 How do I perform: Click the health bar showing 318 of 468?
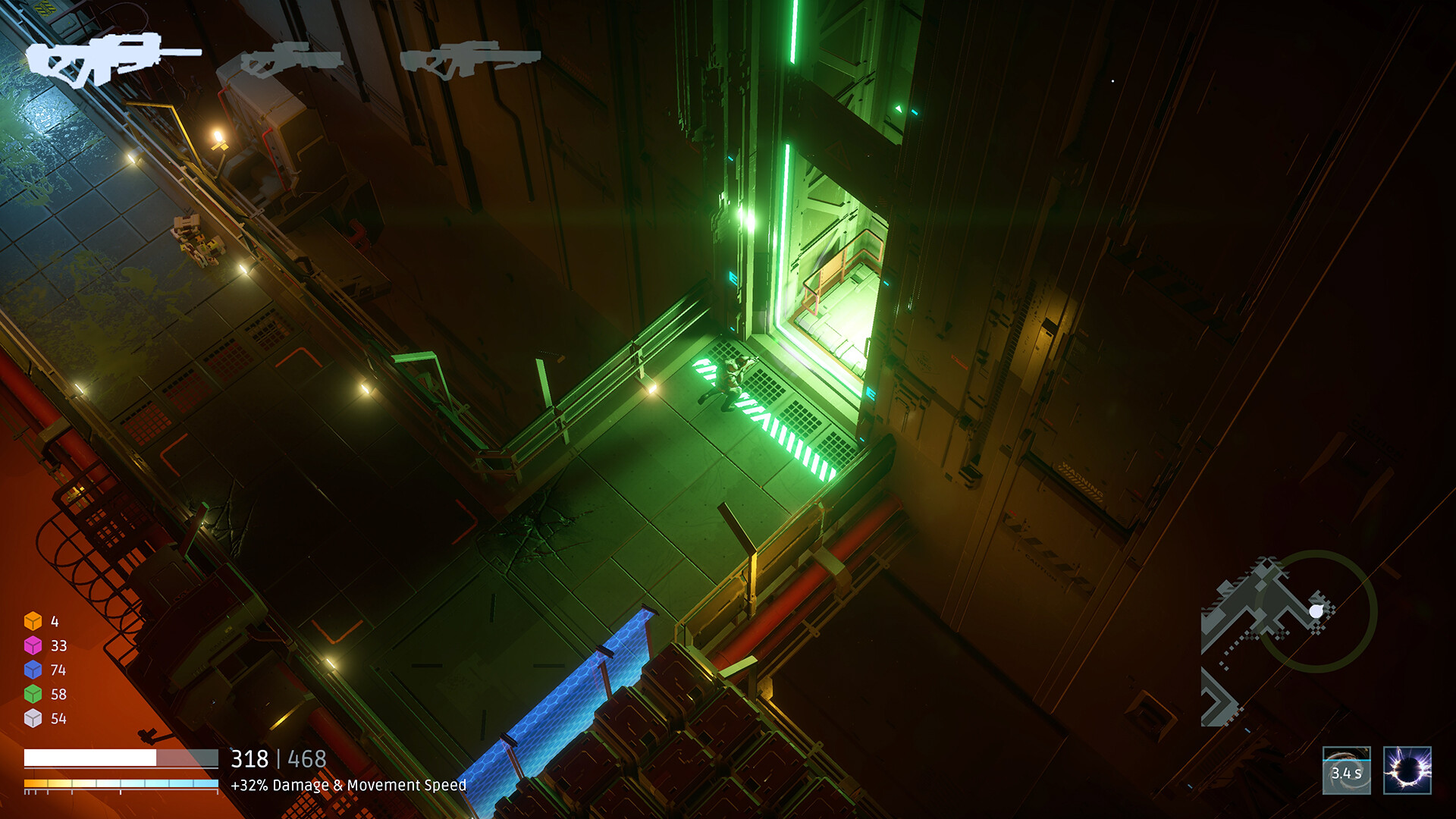(121, 757)
